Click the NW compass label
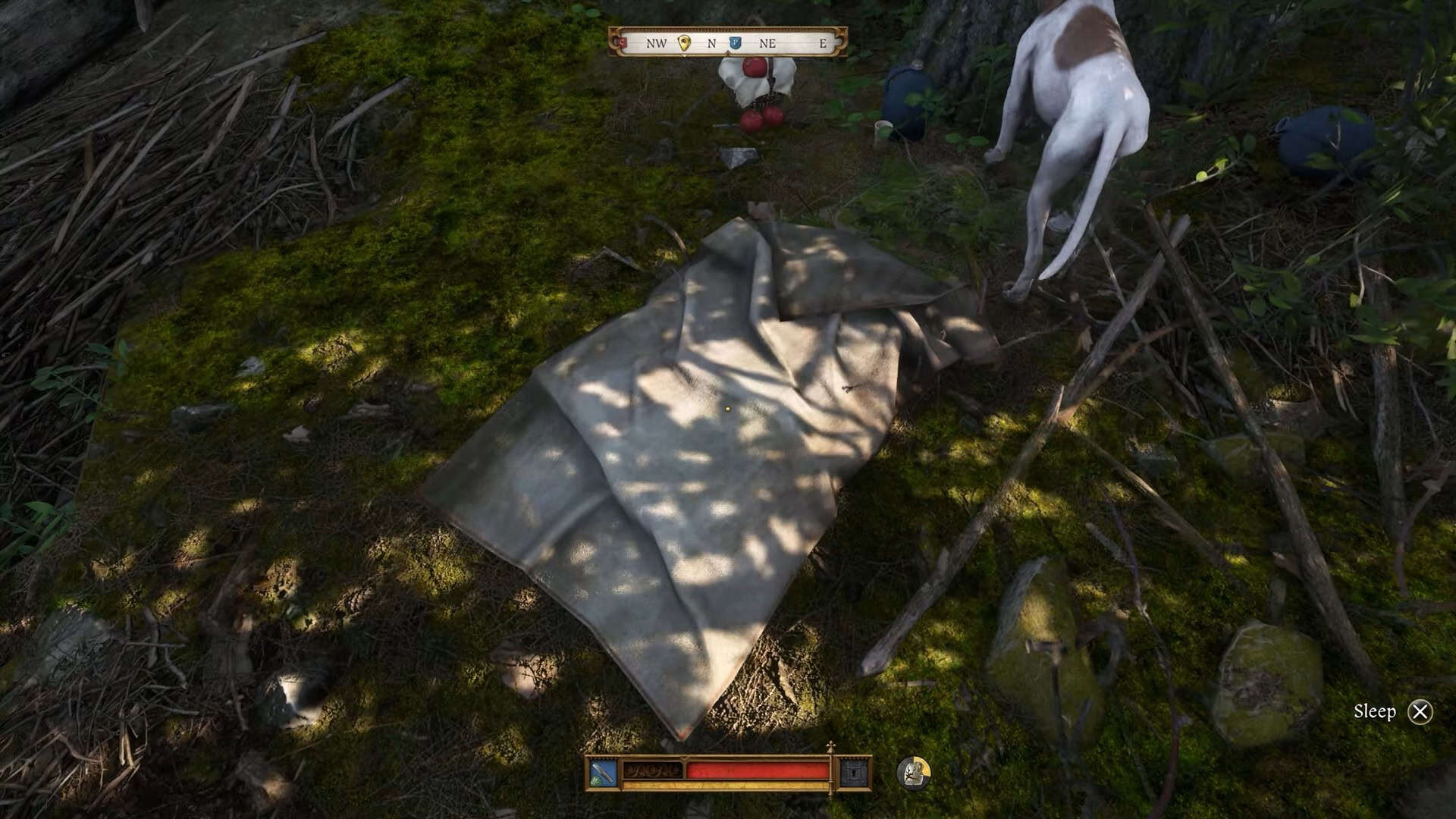1456x819 pixels. pos(657,44)
